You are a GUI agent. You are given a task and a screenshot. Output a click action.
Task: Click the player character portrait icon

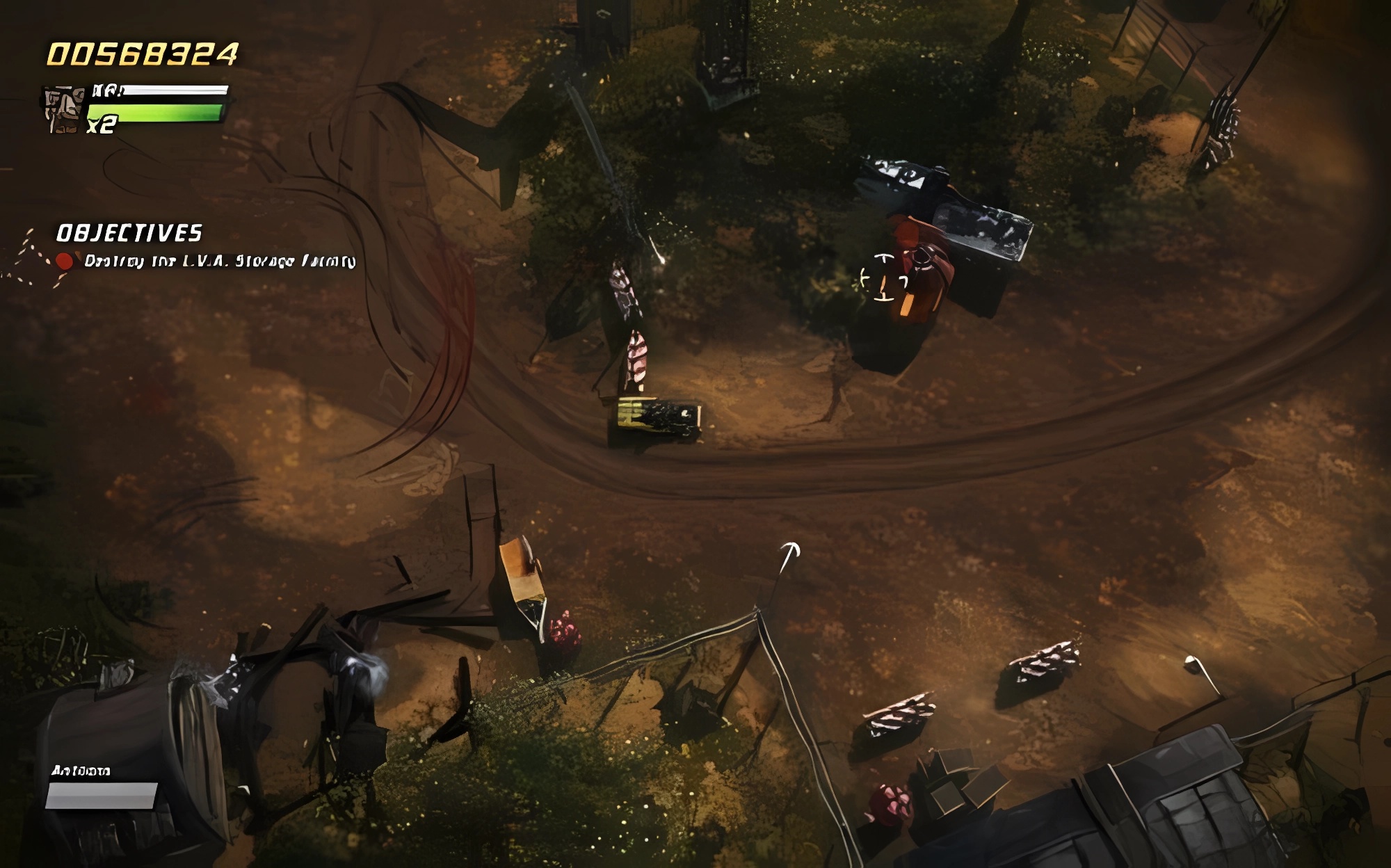[63, 109]
